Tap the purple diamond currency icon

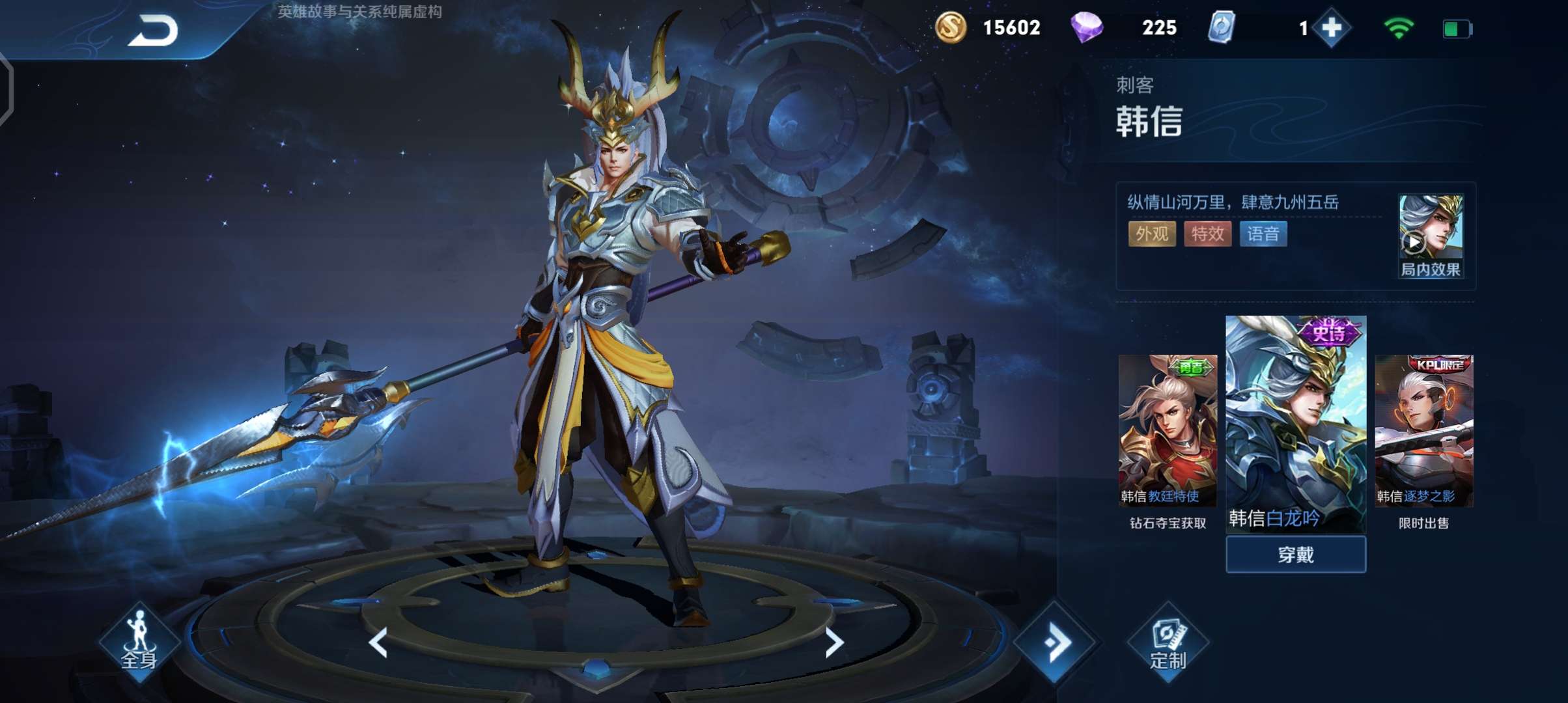tap(1086, 28)
